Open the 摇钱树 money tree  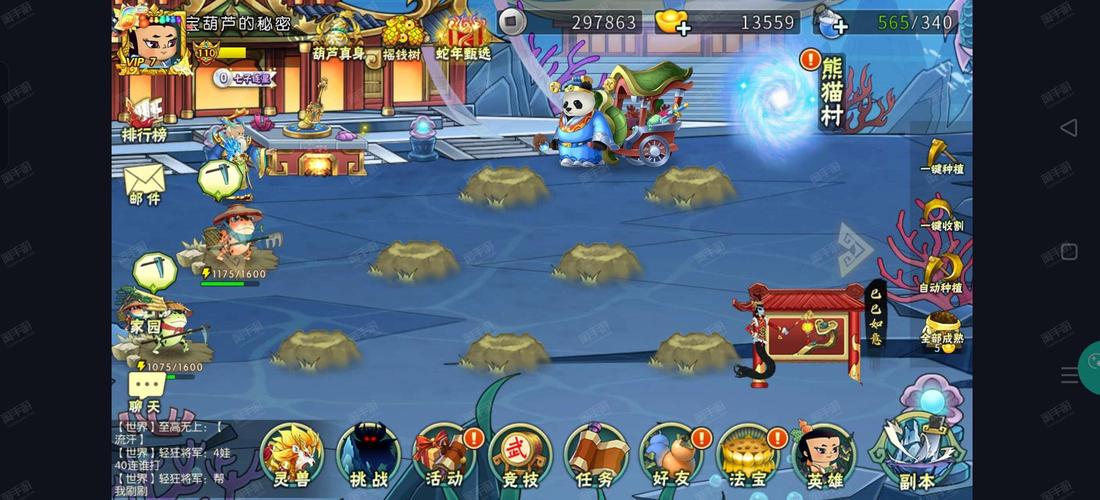click(401, 38)
